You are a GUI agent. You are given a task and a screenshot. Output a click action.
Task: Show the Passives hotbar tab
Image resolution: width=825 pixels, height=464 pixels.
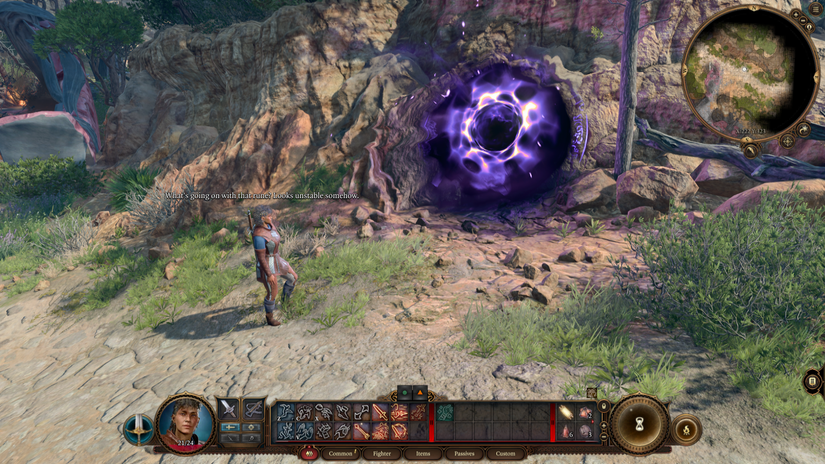[465, 453]
